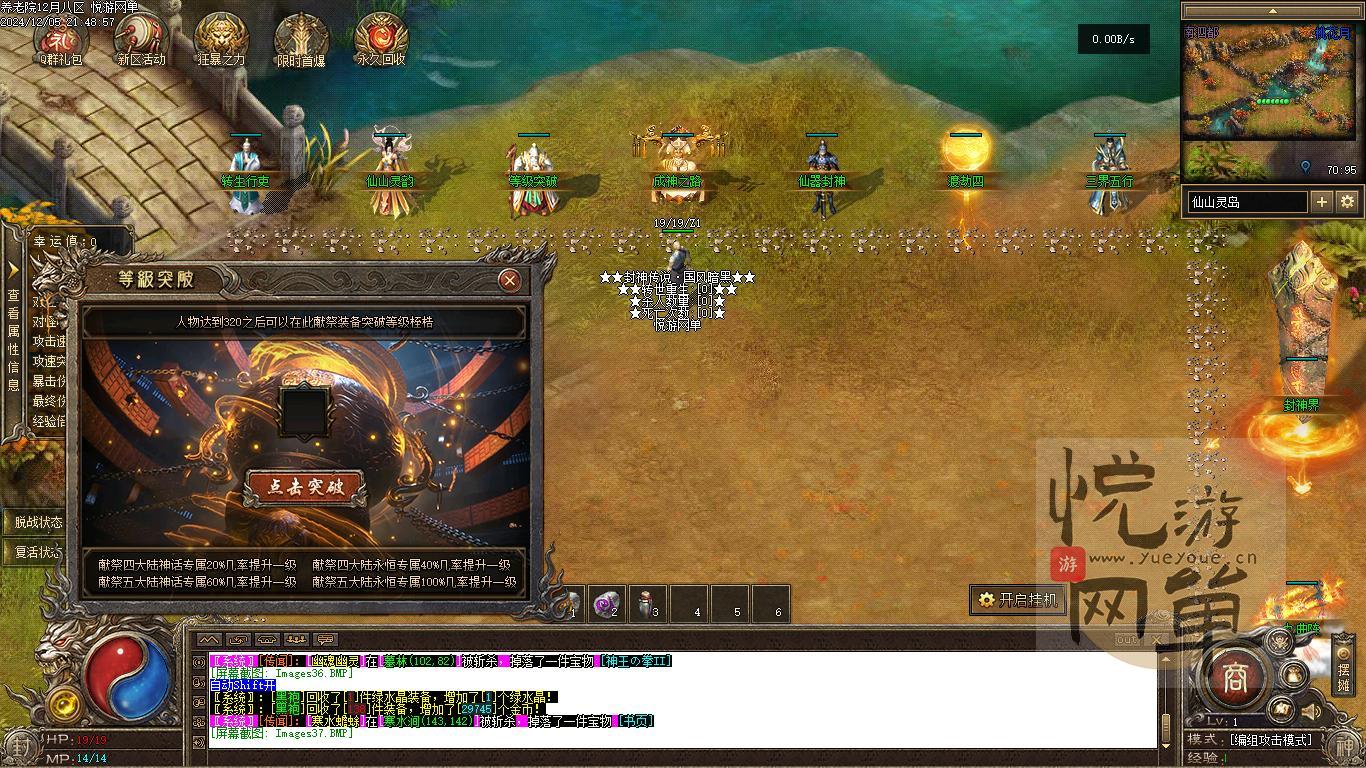This screenshot has height=768, width=1366.
Task: Click the plus button beside 仙山灵岛
Action: tap(1321, 202)
